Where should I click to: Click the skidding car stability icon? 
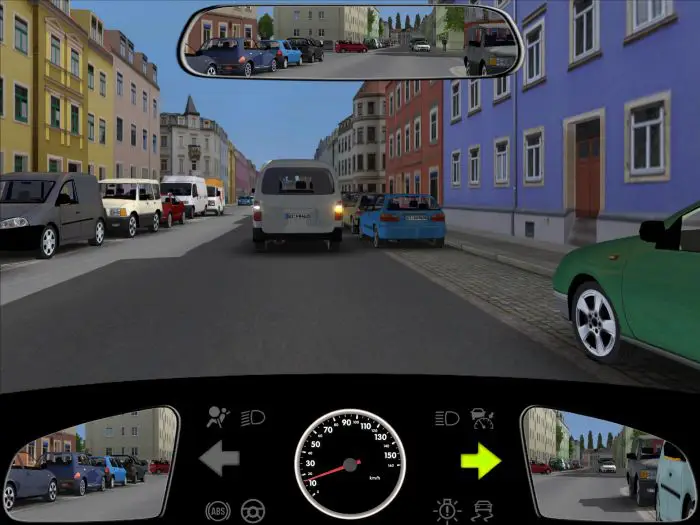point(483,509)
